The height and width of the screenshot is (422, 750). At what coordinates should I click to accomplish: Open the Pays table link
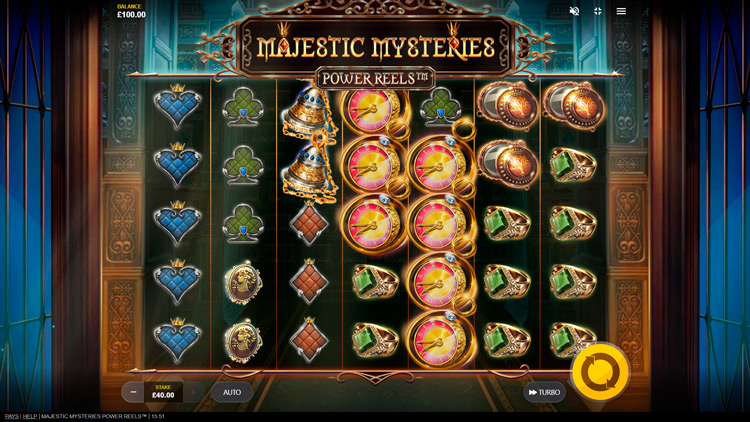click(x=11, y=416)
